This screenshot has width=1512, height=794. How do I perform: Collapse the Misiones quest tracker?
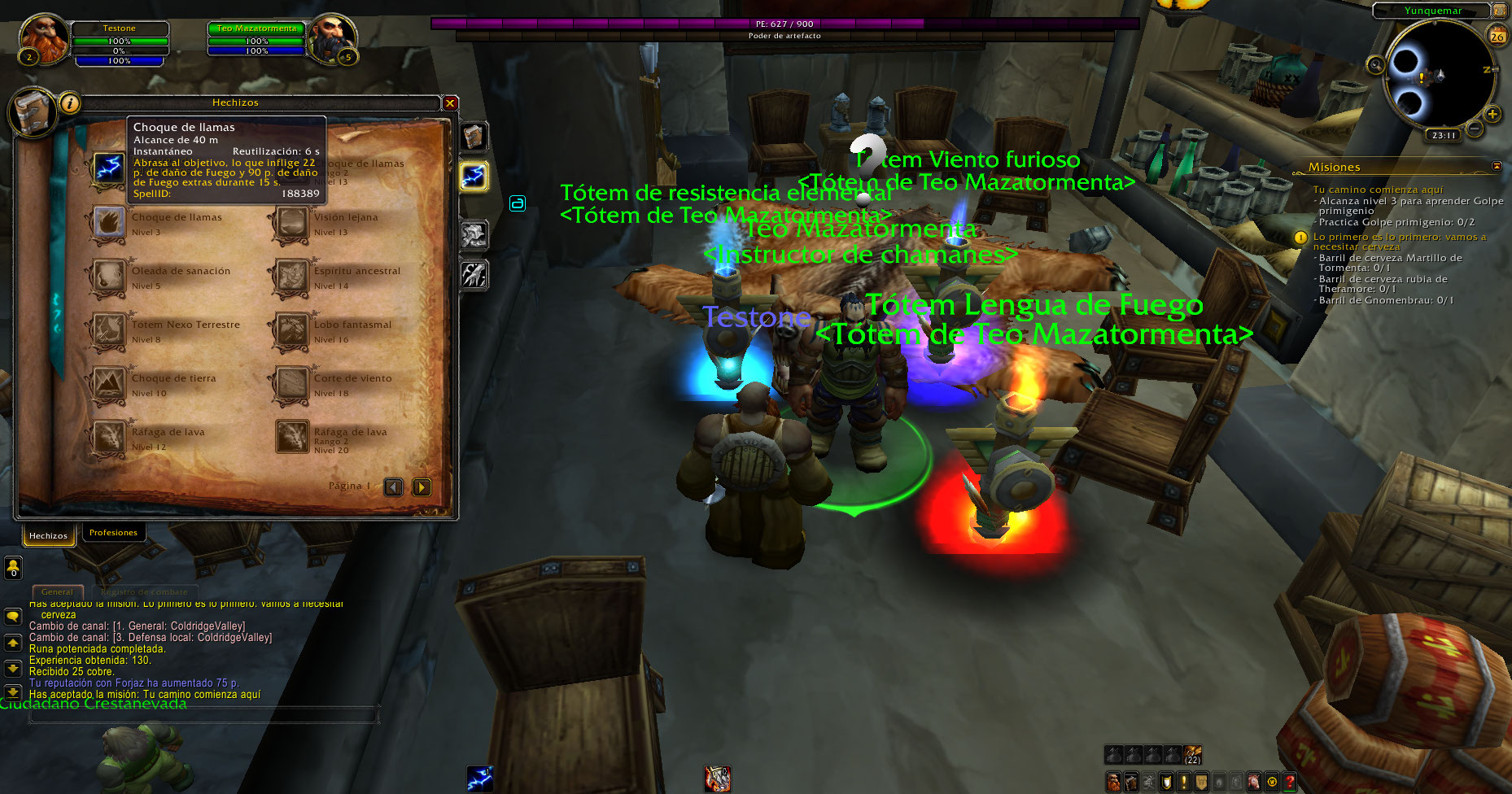point(1497,166)
